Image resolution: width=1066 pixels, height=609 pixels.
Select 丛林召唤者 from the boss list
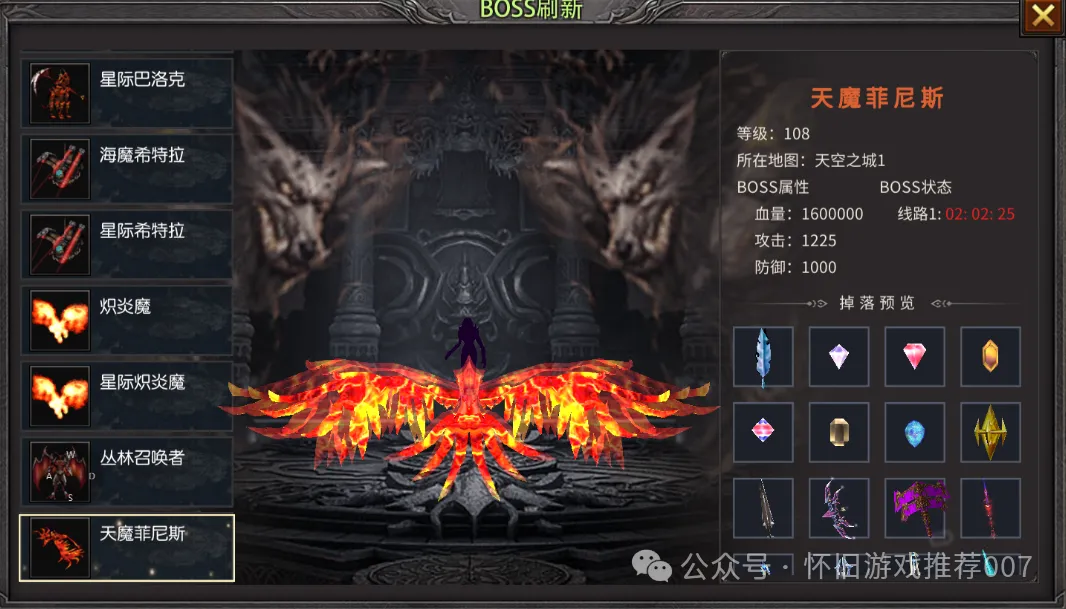click(x=127, y=471)
